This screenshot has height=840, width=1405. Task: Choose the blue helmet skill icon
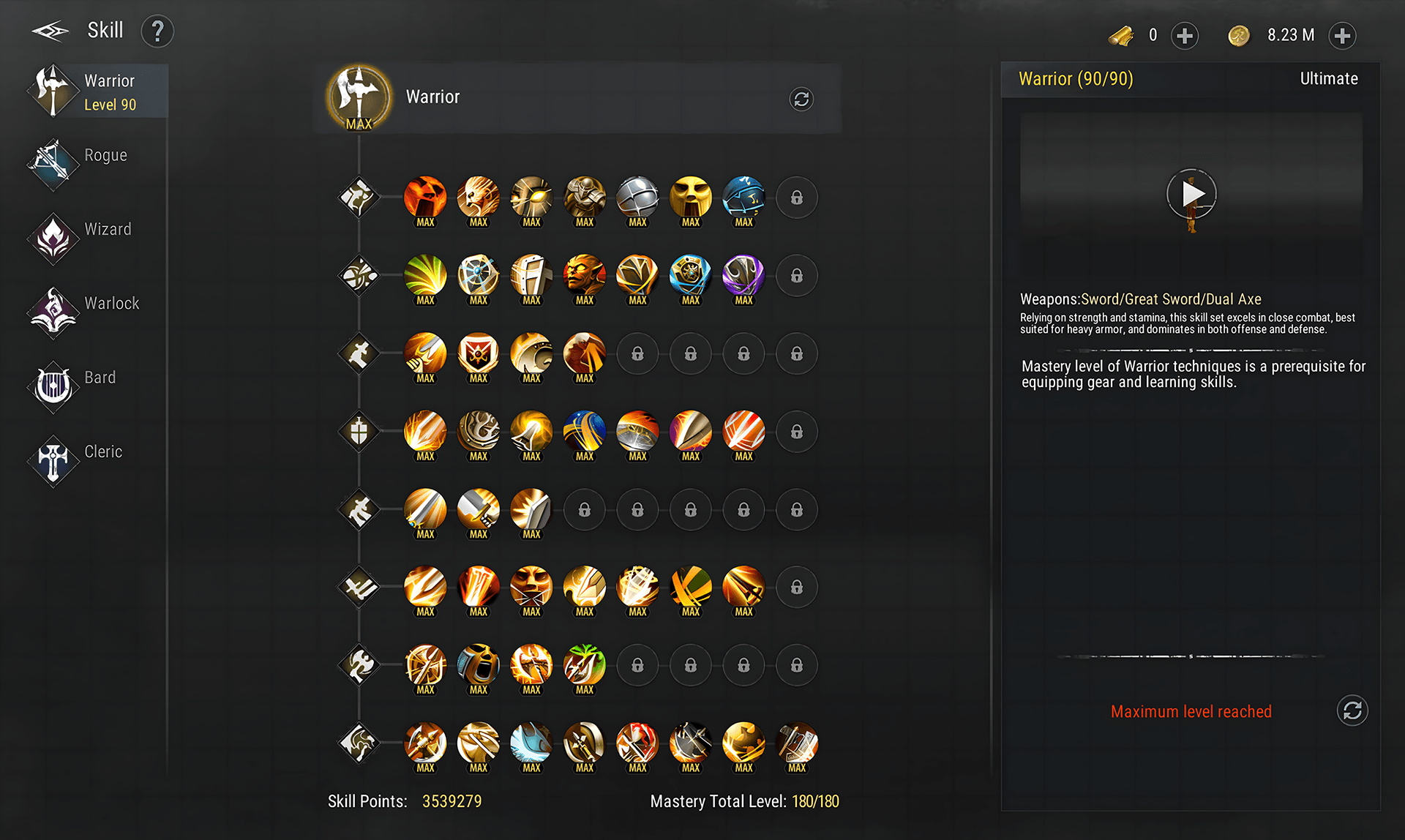(x=743, y=198)
